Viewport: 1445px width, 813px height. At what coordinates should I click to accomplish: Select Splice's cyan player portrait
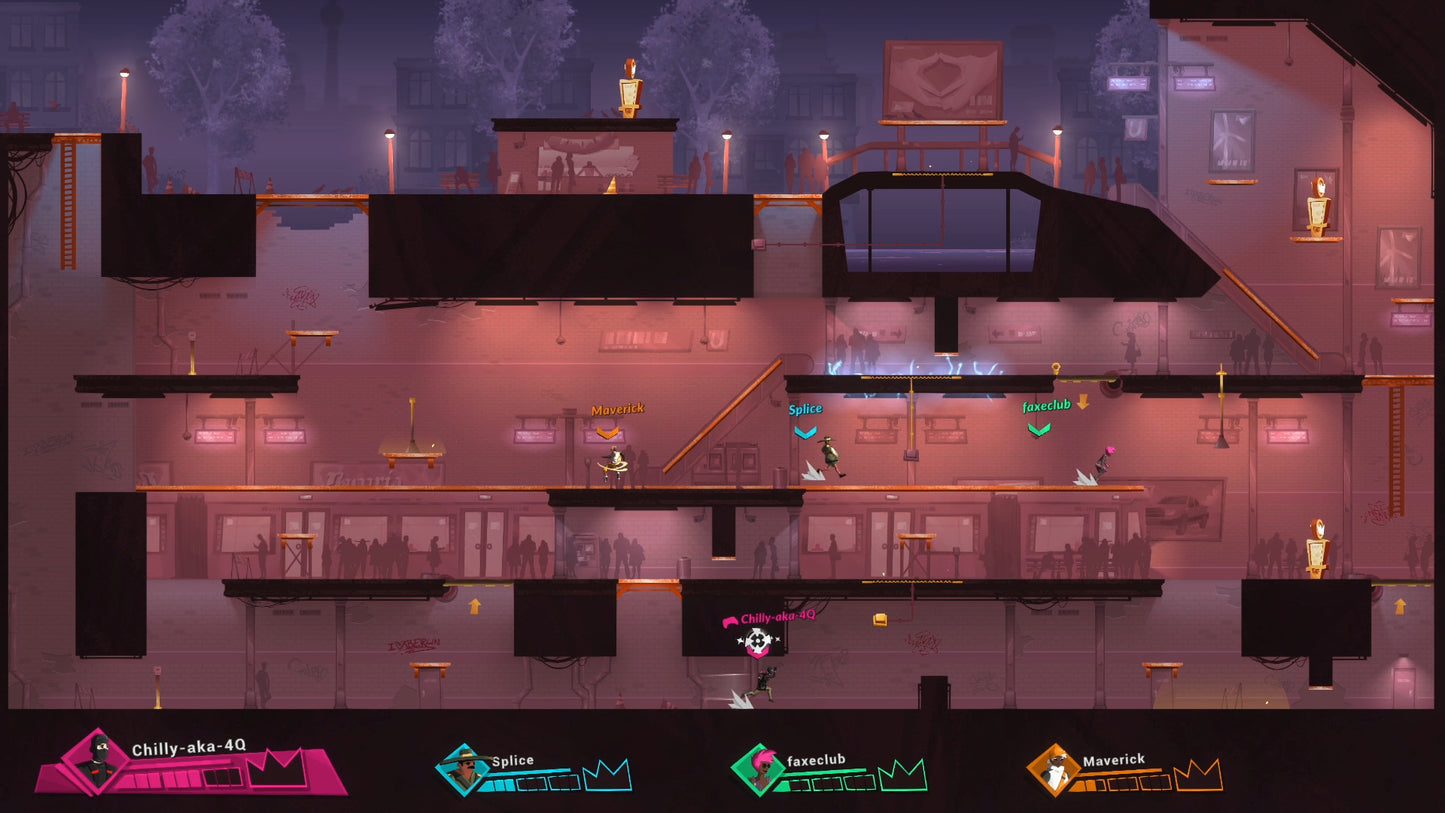pos(464,769)
